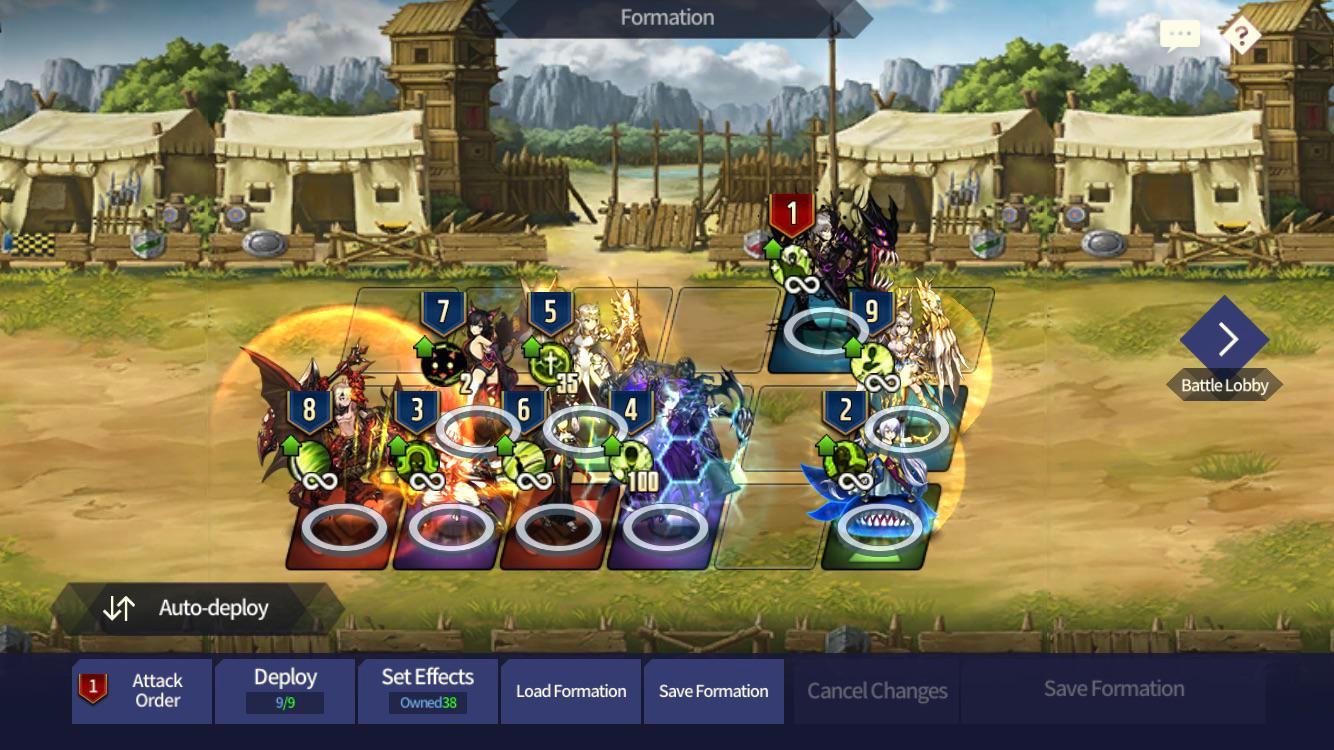Image resolution: width=1334 pixels, height=750 pixels.
Task: Open the chat messages icon top right
Action: coord(1180,33)
